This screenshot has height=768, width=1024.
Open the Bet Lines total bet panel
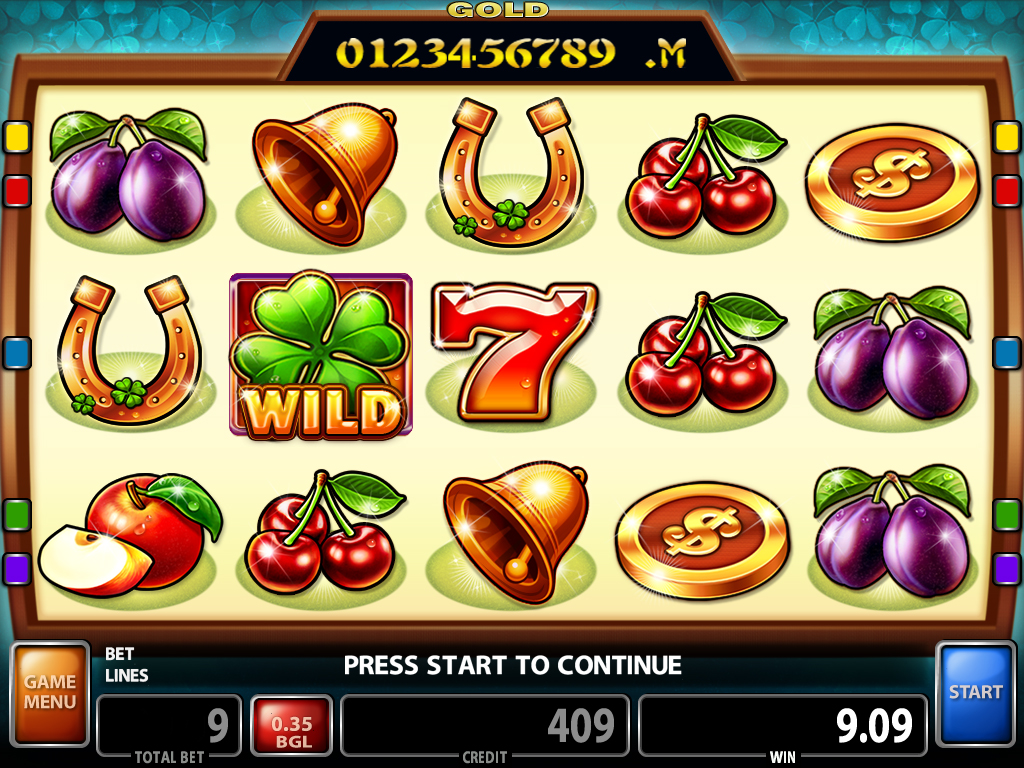click(169, 724)
